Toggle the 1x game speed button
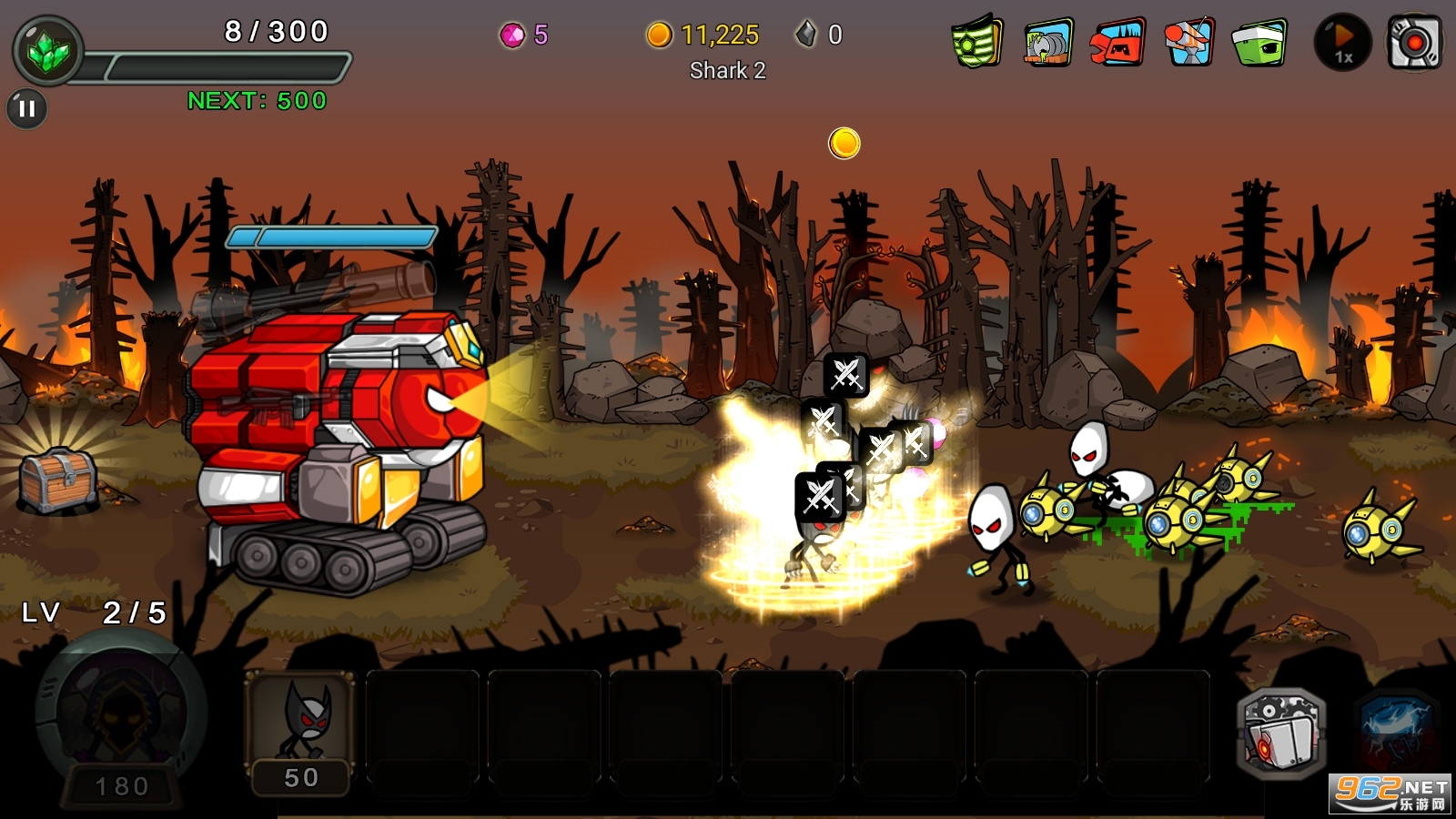This screenshot has width=1456, height=819. pyautogui.click(x=1342, y=43)
